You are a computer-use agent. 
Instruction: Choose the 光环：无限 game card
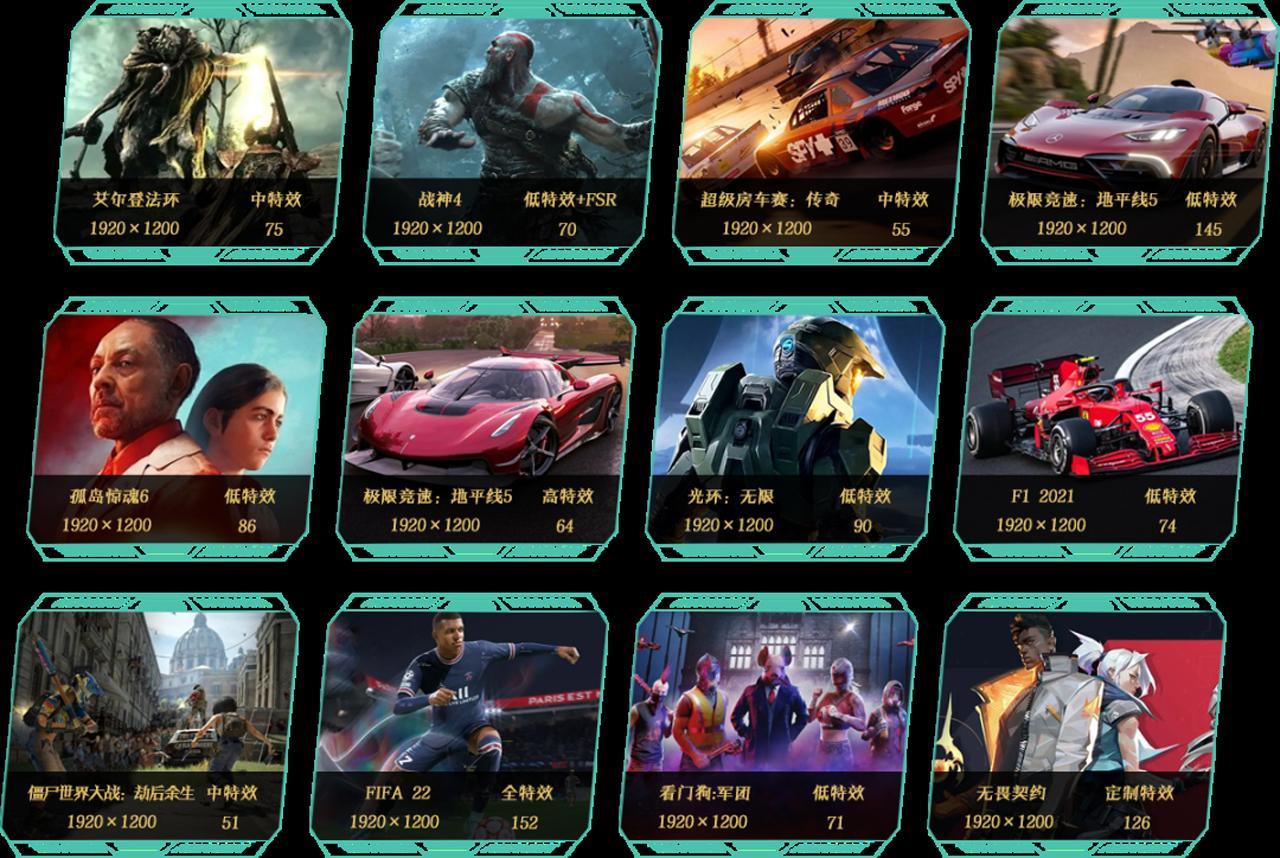coord(795,427)
